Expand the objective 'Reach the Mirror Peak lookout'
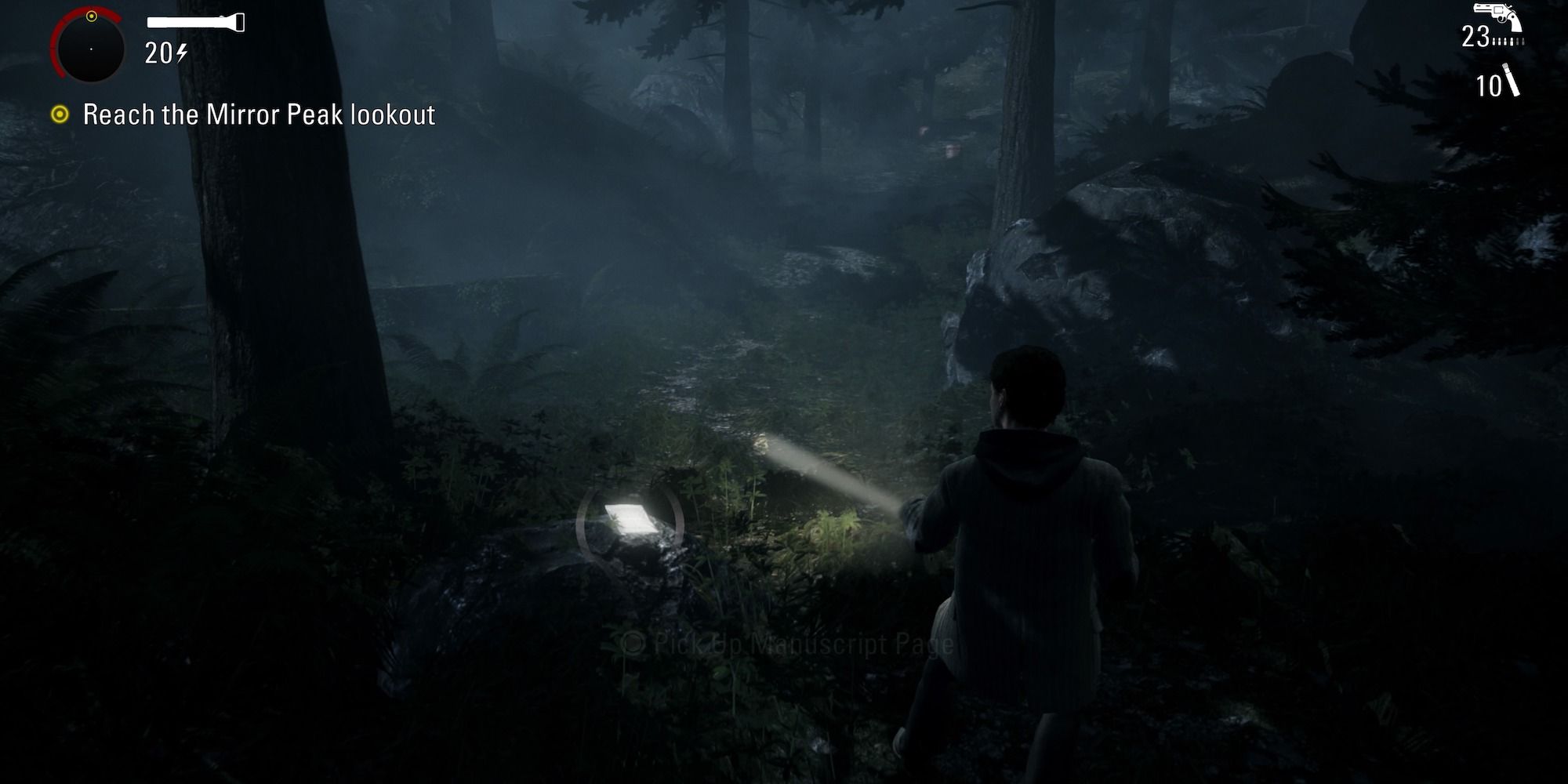The height and width of the screenshot is (784, 1568). point(259,114)
